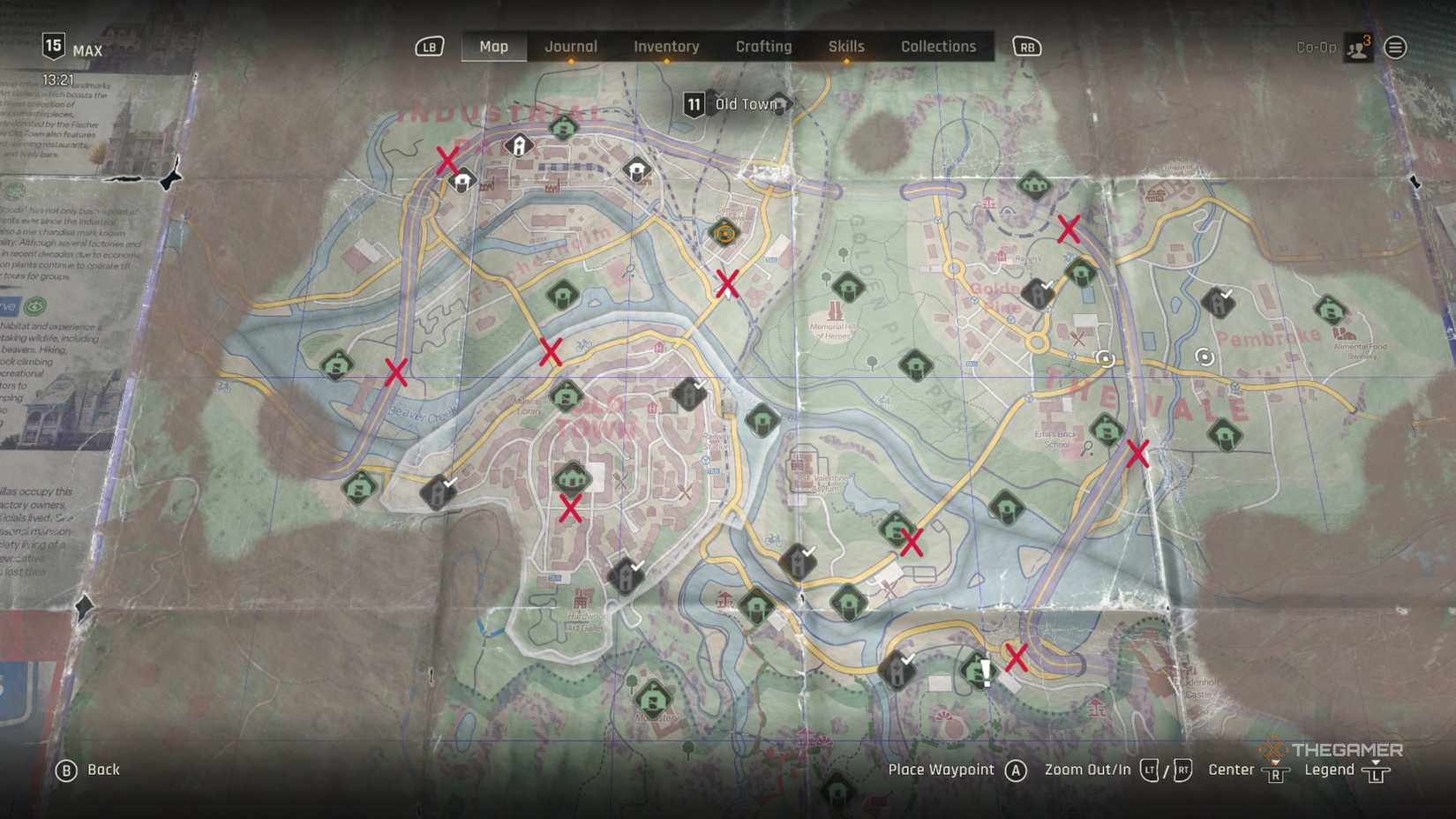Click the exclamation quest marker near Oldenholt Castle

point(986,672)
